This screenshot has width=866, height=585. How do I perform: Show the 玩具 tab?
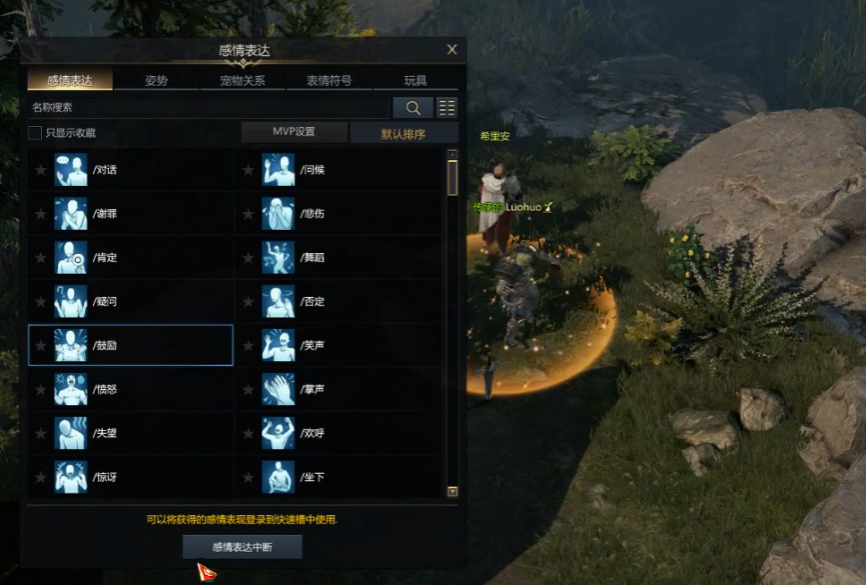pos(416,81)
